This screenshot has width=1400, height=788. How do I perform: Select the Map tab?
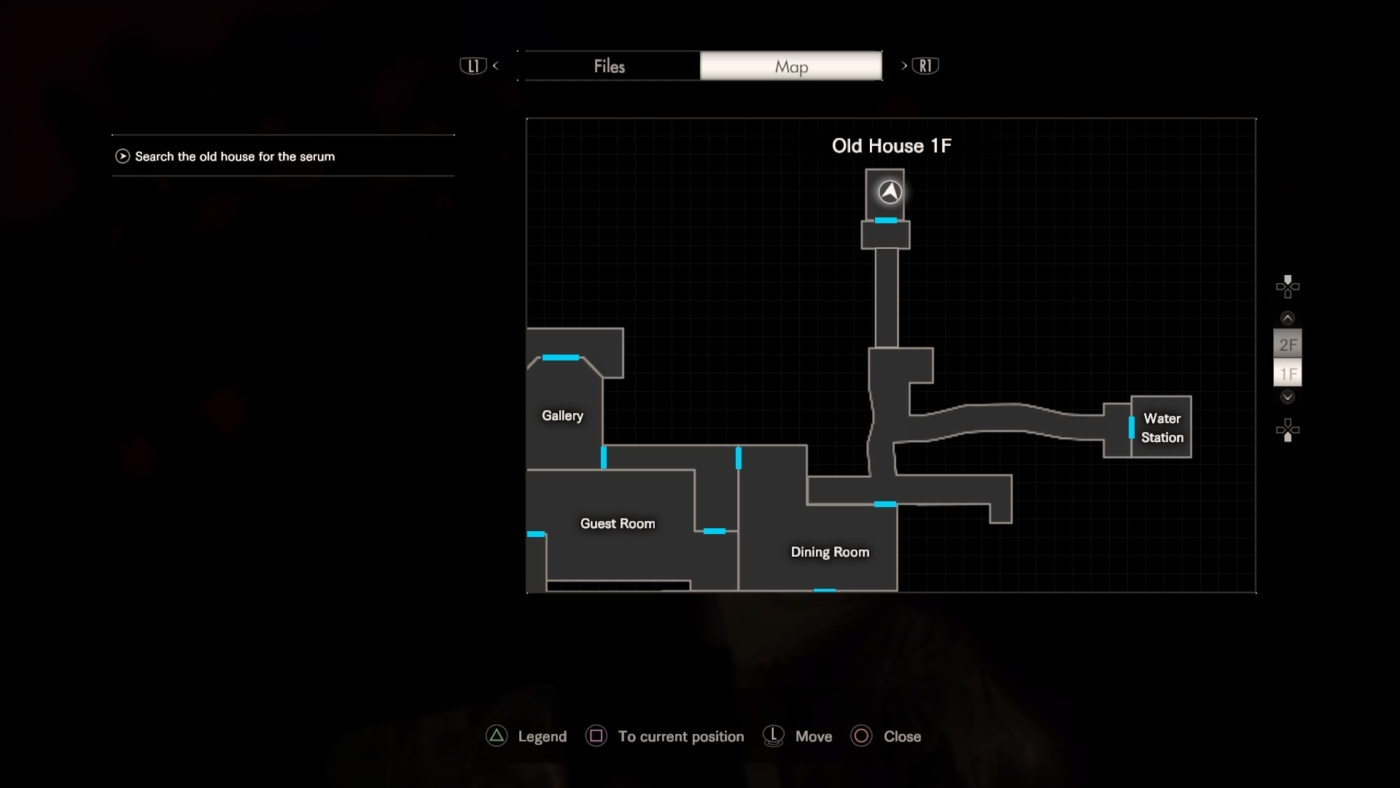coord(791,67)
